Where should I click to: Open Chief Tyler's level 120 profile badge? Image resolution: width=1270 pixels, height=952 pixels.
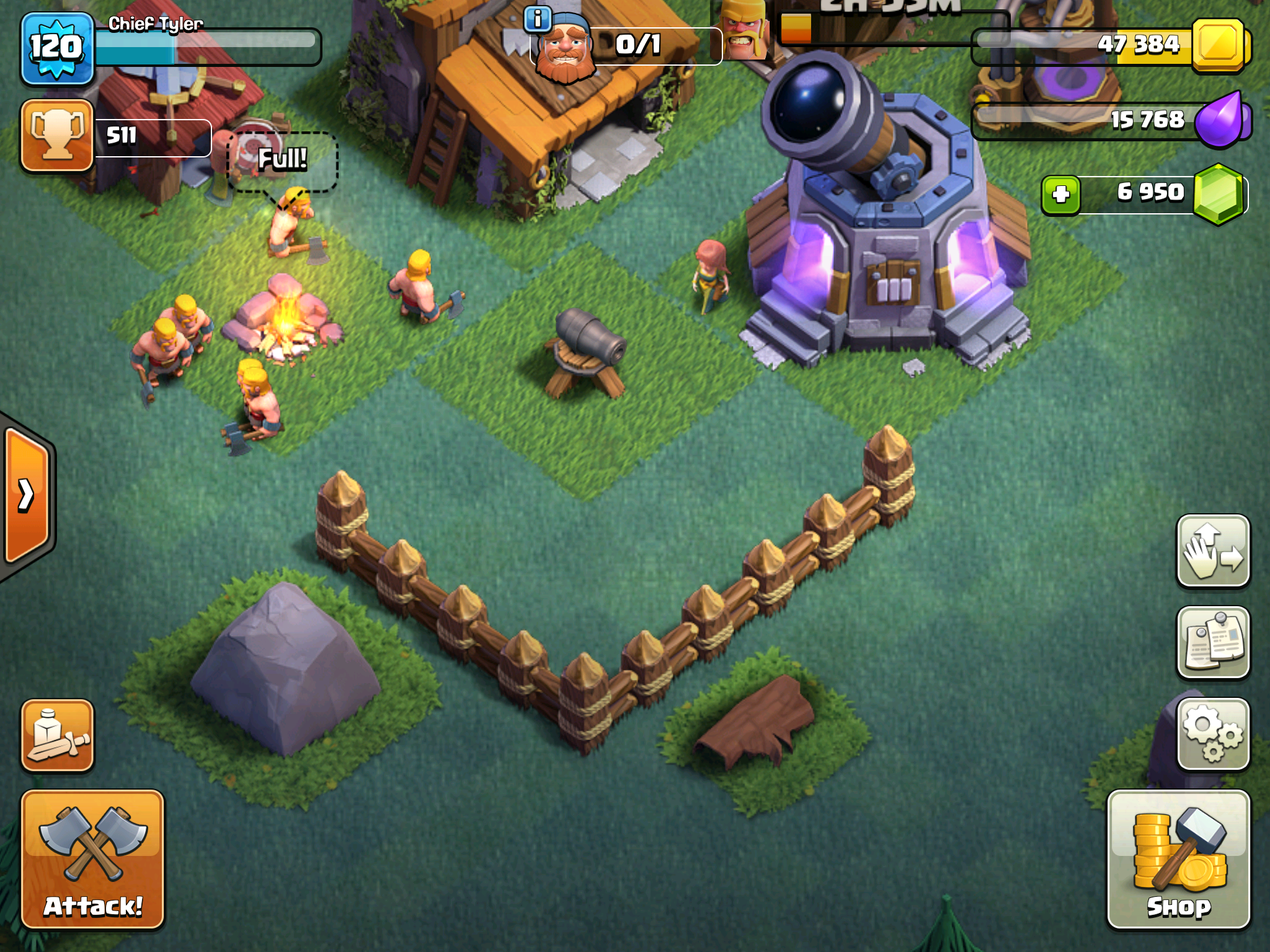[57, 48]
